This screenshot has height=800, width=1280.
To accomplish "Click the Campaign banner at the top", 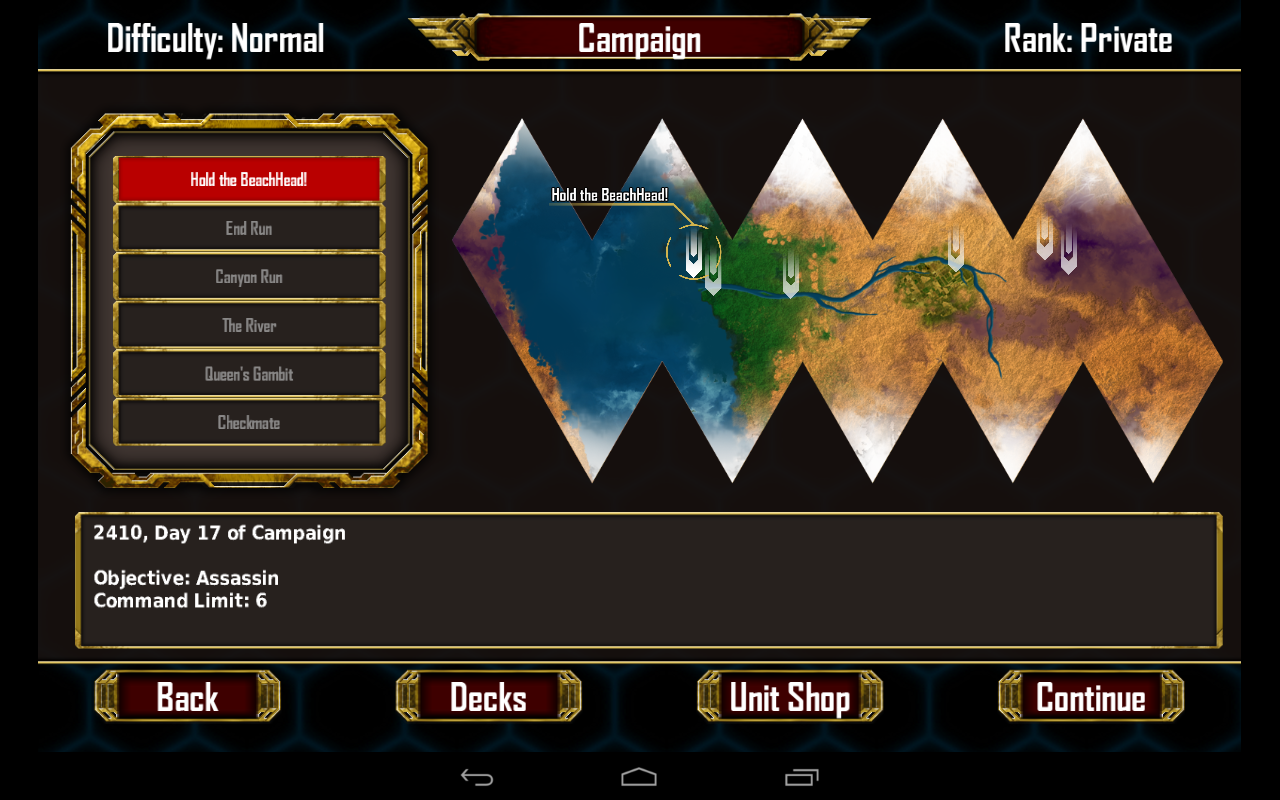I will click(x=639, y=39).
